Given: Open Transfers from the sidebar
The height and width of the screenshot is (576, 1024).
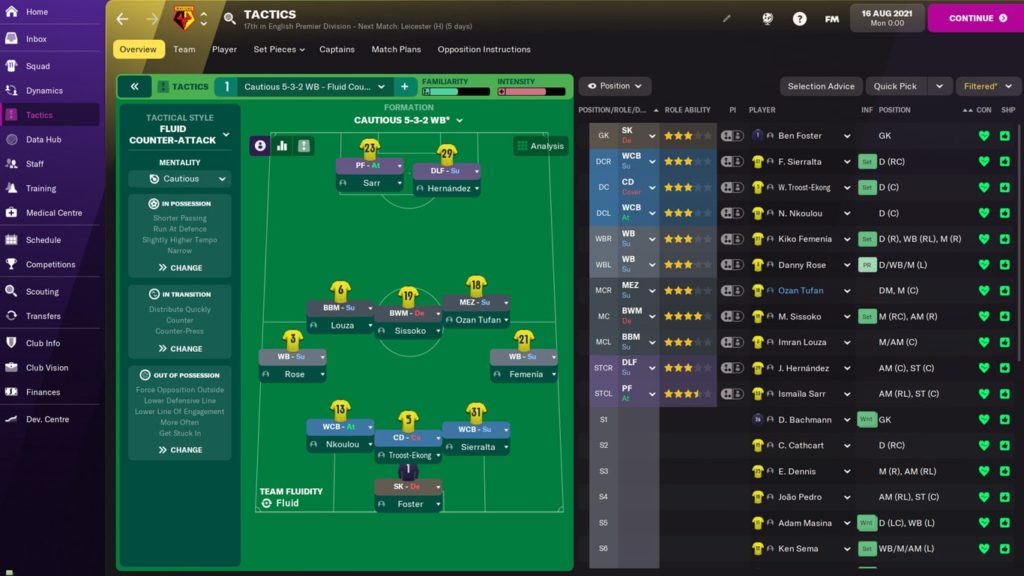Looking at the screenshot, I should pos(43,316).
